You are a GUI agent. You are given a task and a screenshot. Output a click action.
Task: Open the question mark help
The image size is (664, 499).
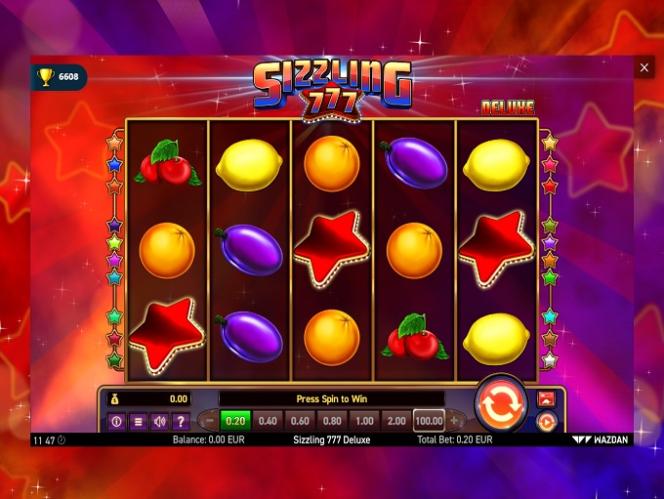pyautogui.click(x=180, y=421)
